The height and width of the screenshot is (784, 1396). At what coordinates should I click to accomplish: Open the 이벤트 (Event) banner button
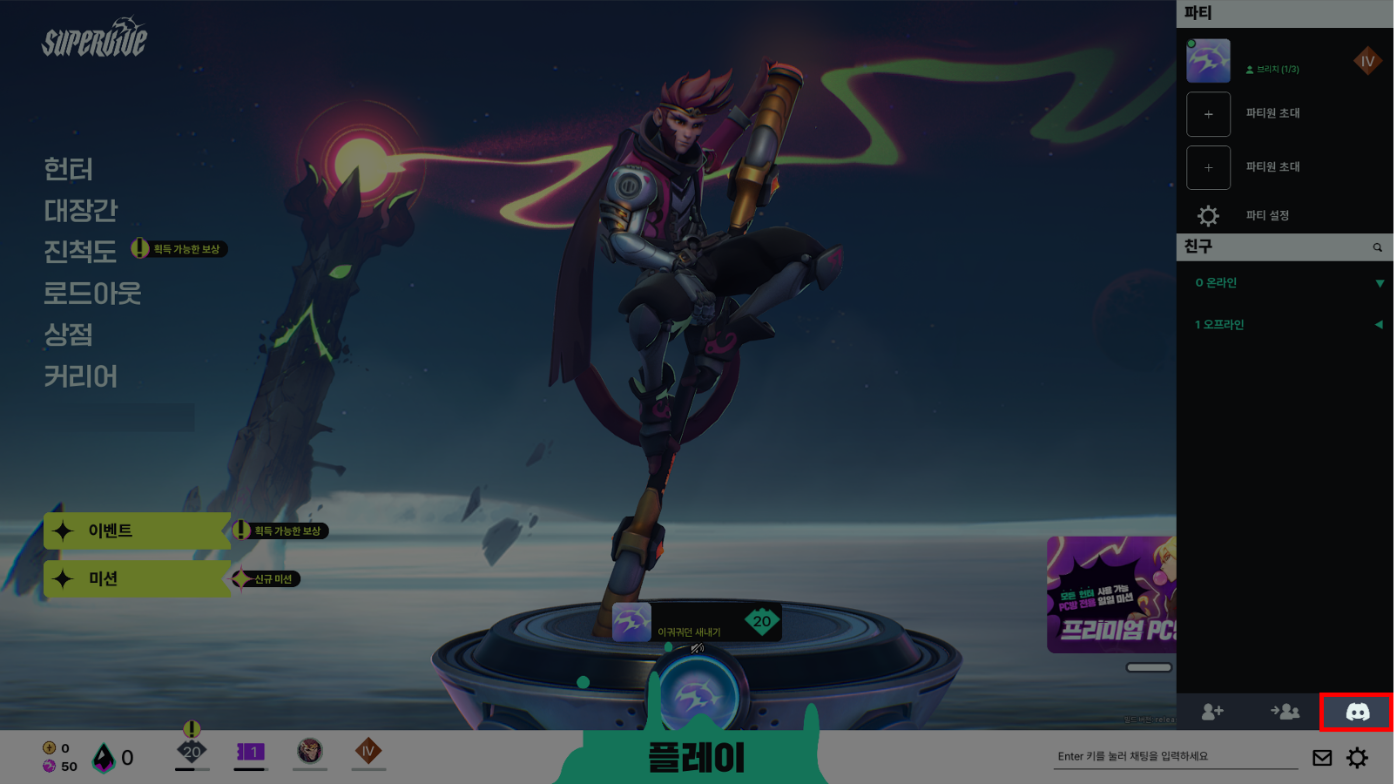coord(136,531)
